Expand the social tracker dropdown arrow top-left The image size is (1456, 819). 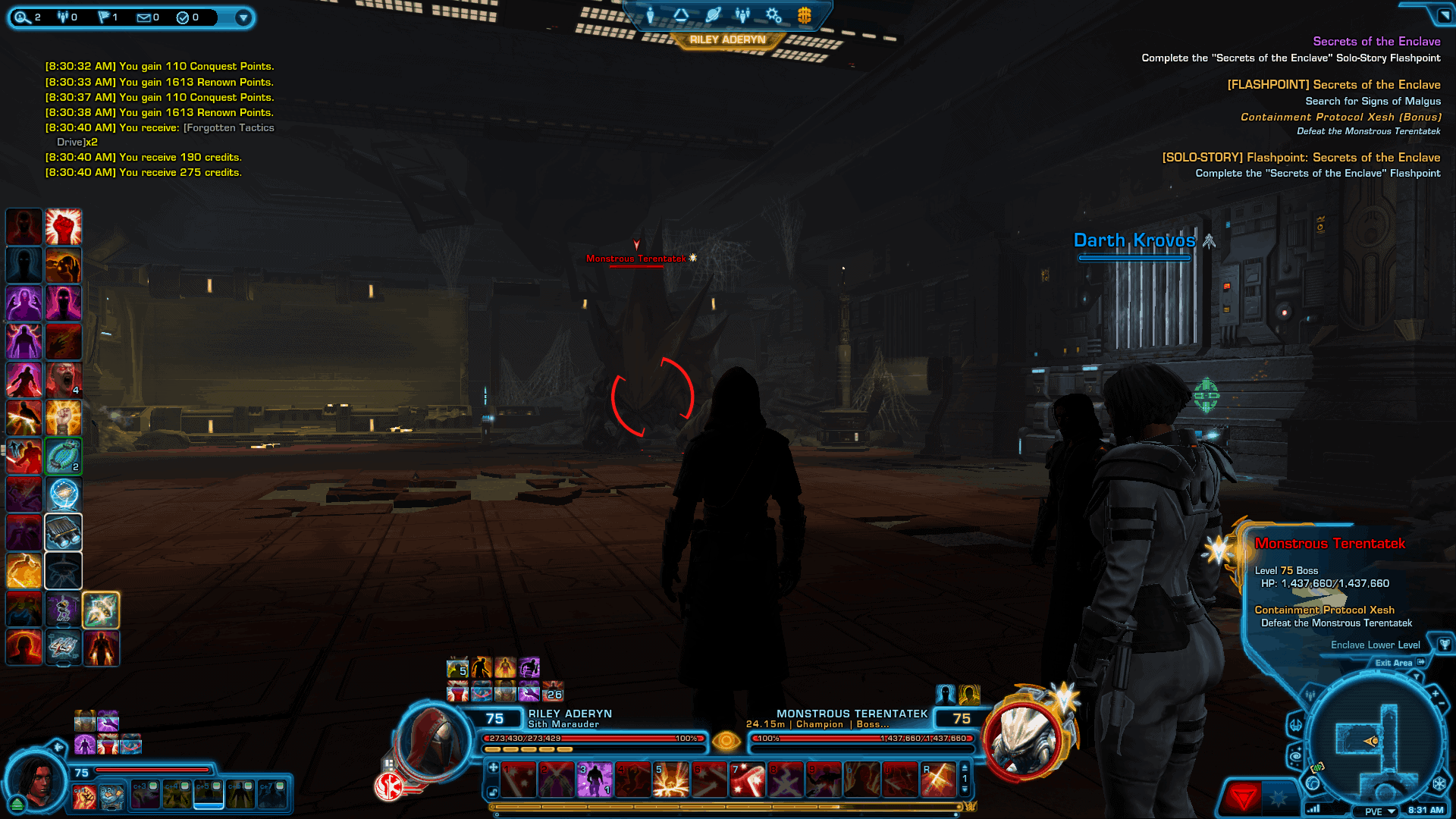(x=243, y=17)
